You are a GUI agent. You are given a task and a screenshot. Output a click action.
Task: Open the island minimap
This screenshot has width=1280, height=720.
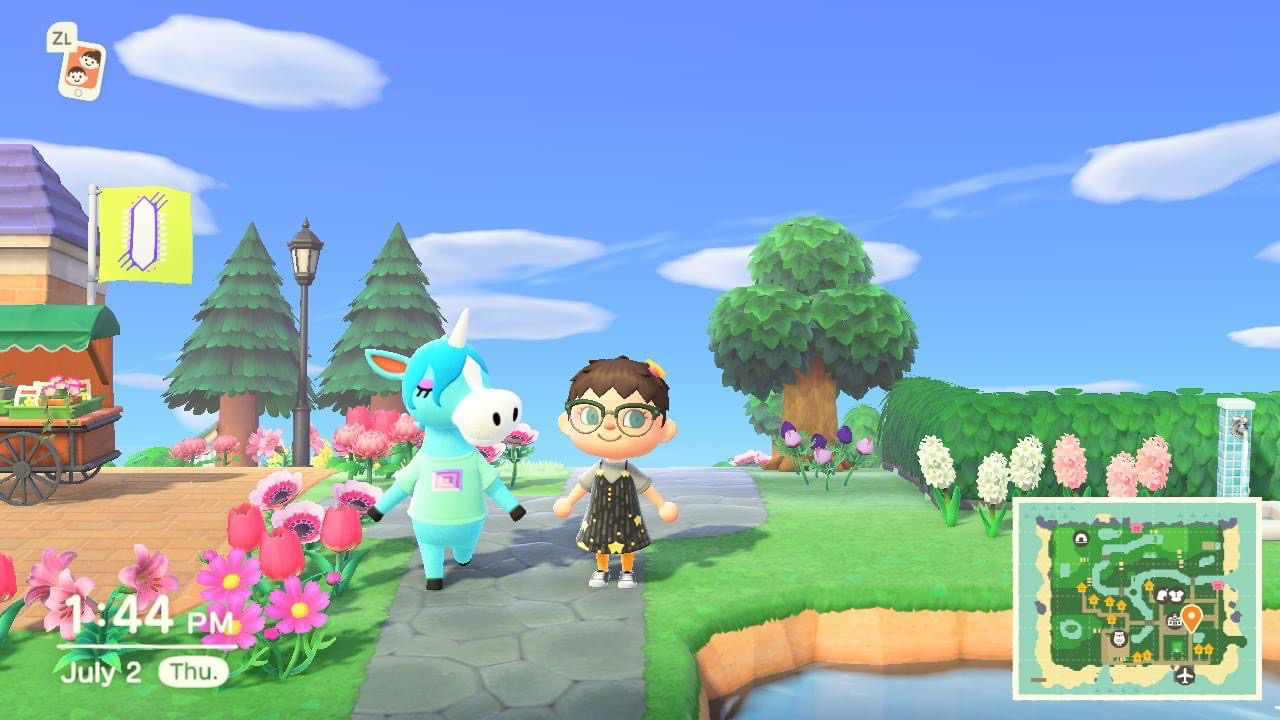(x=1137, y=598)
